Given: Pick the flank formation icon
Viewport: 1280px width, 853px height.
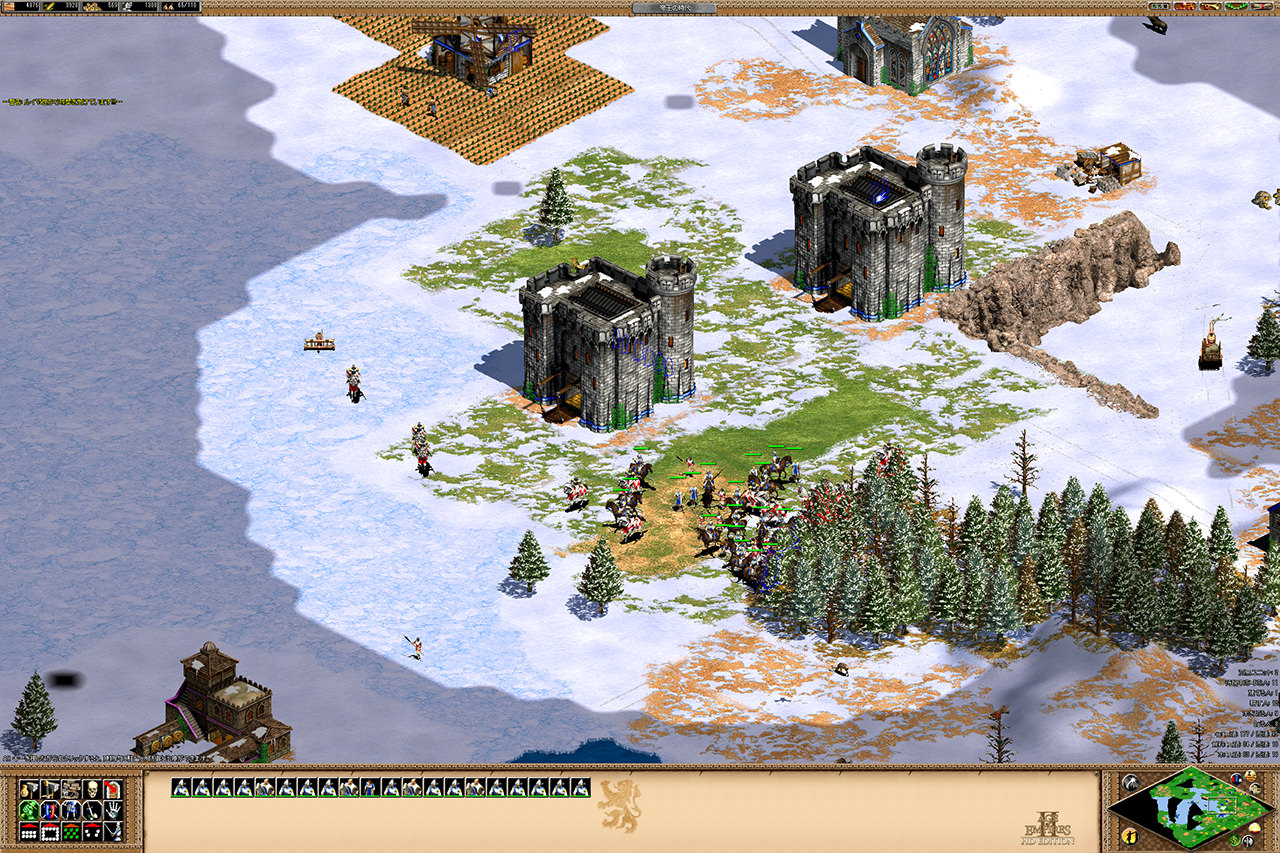Looking at the screenshot, I should tap(92, 831).
